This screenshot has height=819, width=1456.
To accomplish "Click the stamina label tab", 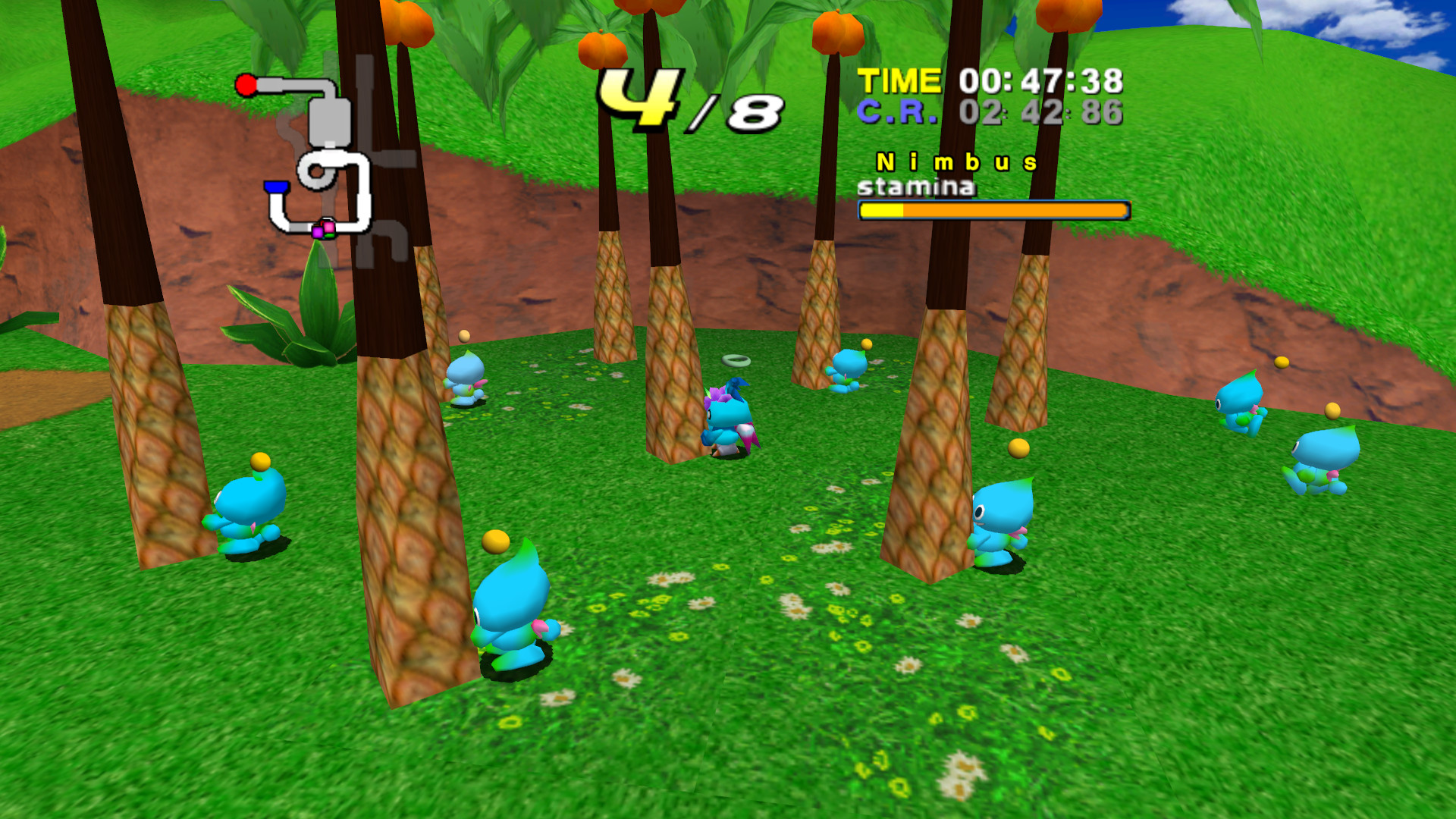I will pos(918,186).
